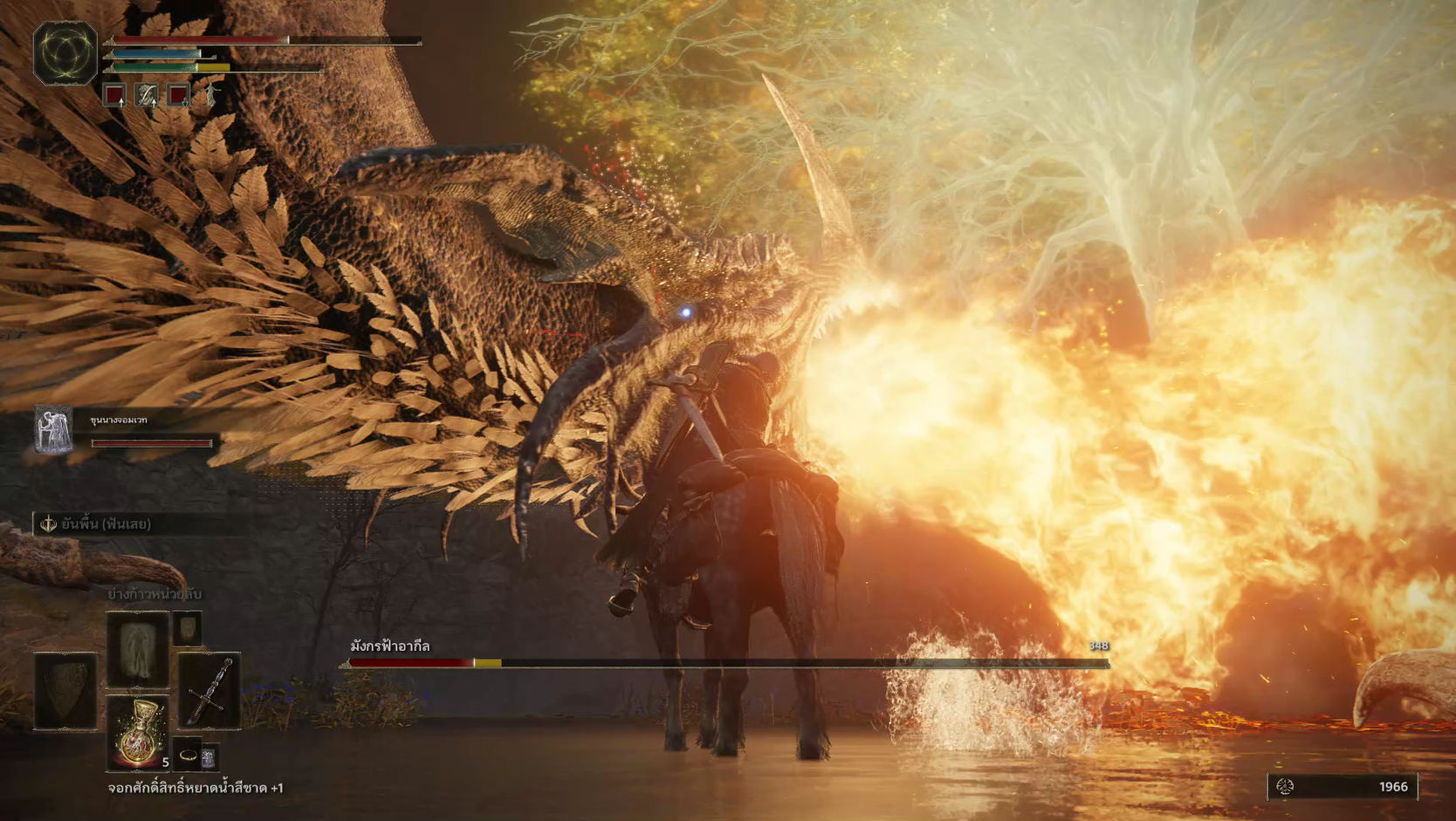Screen dimensions: 1456x821
Task: Select the summoned spirit ally portrait
Action: coord(53,430)
